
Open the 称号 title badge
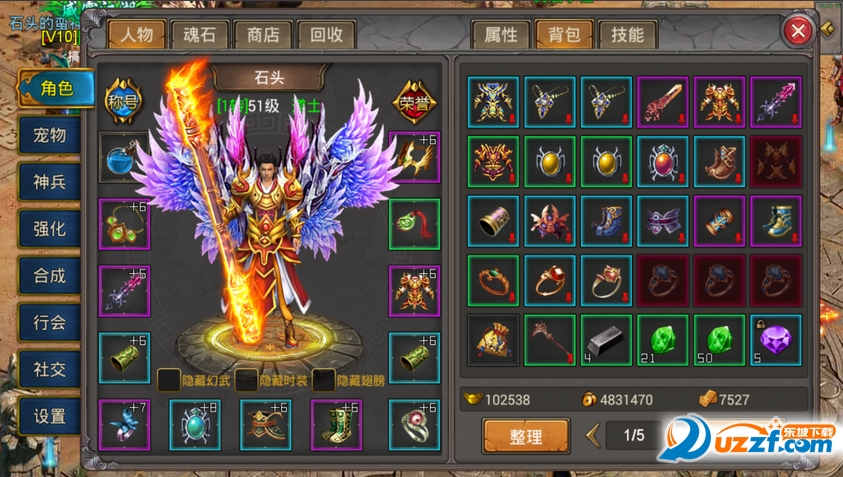coord(123,93)
